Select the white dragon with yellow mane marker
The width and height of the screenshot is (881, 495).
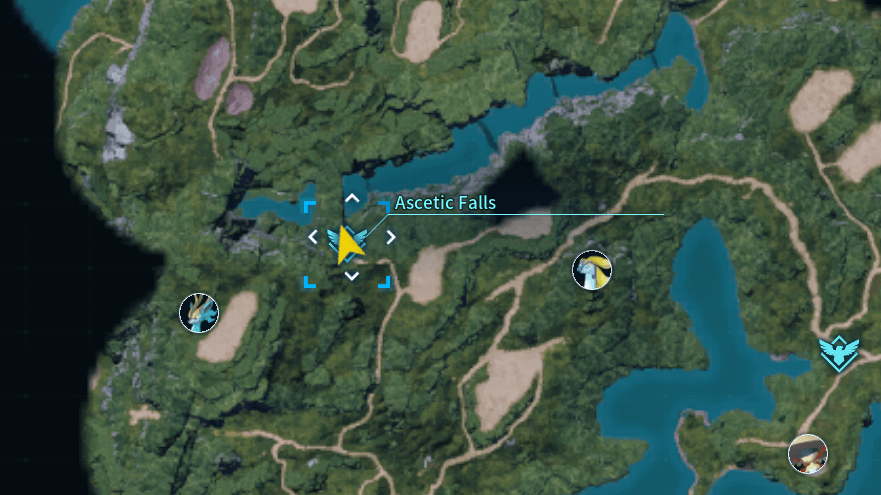coord(591,270)
